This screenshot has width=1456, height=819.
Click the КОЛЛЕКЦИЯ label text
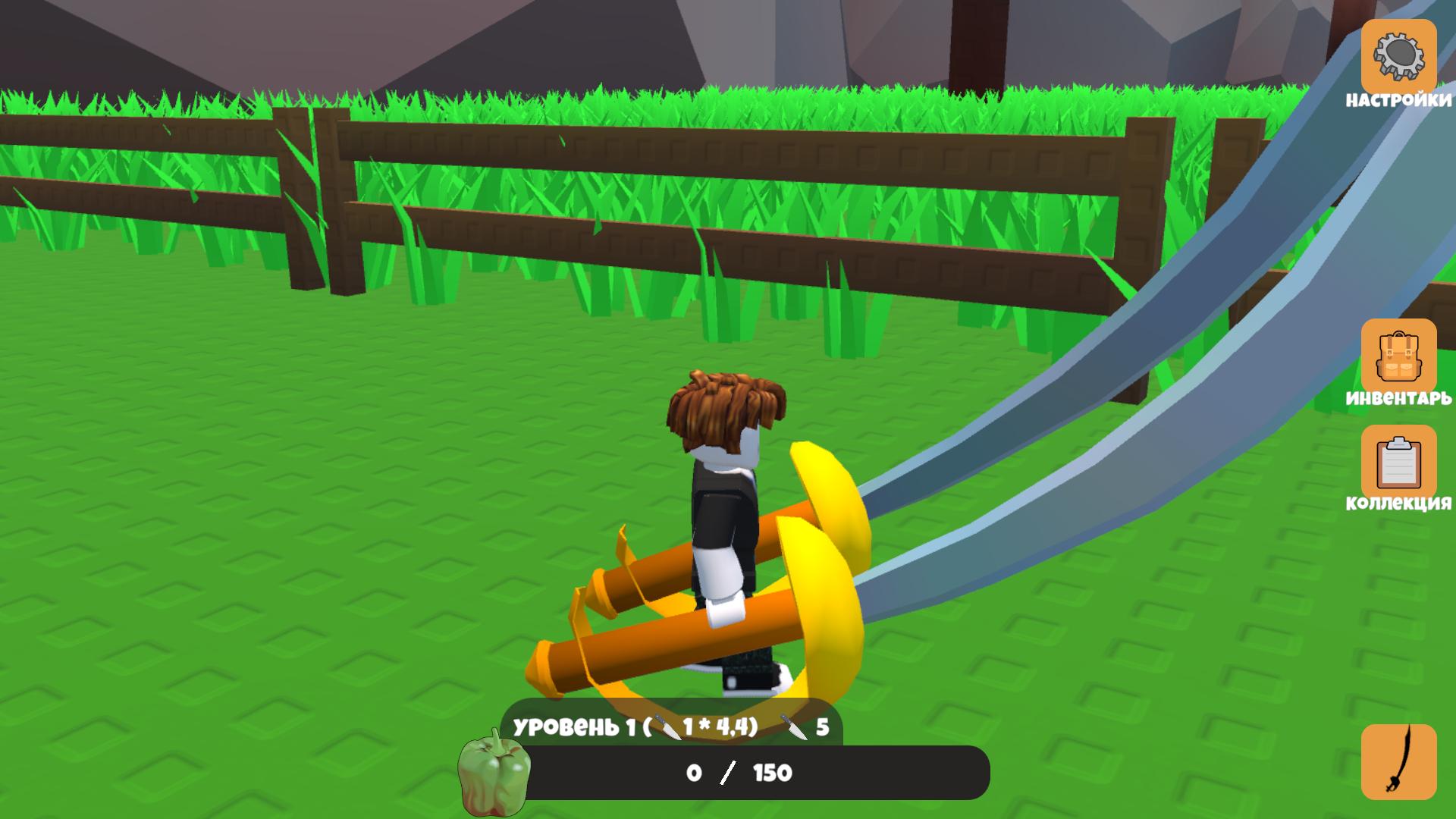click(1398, 502)
